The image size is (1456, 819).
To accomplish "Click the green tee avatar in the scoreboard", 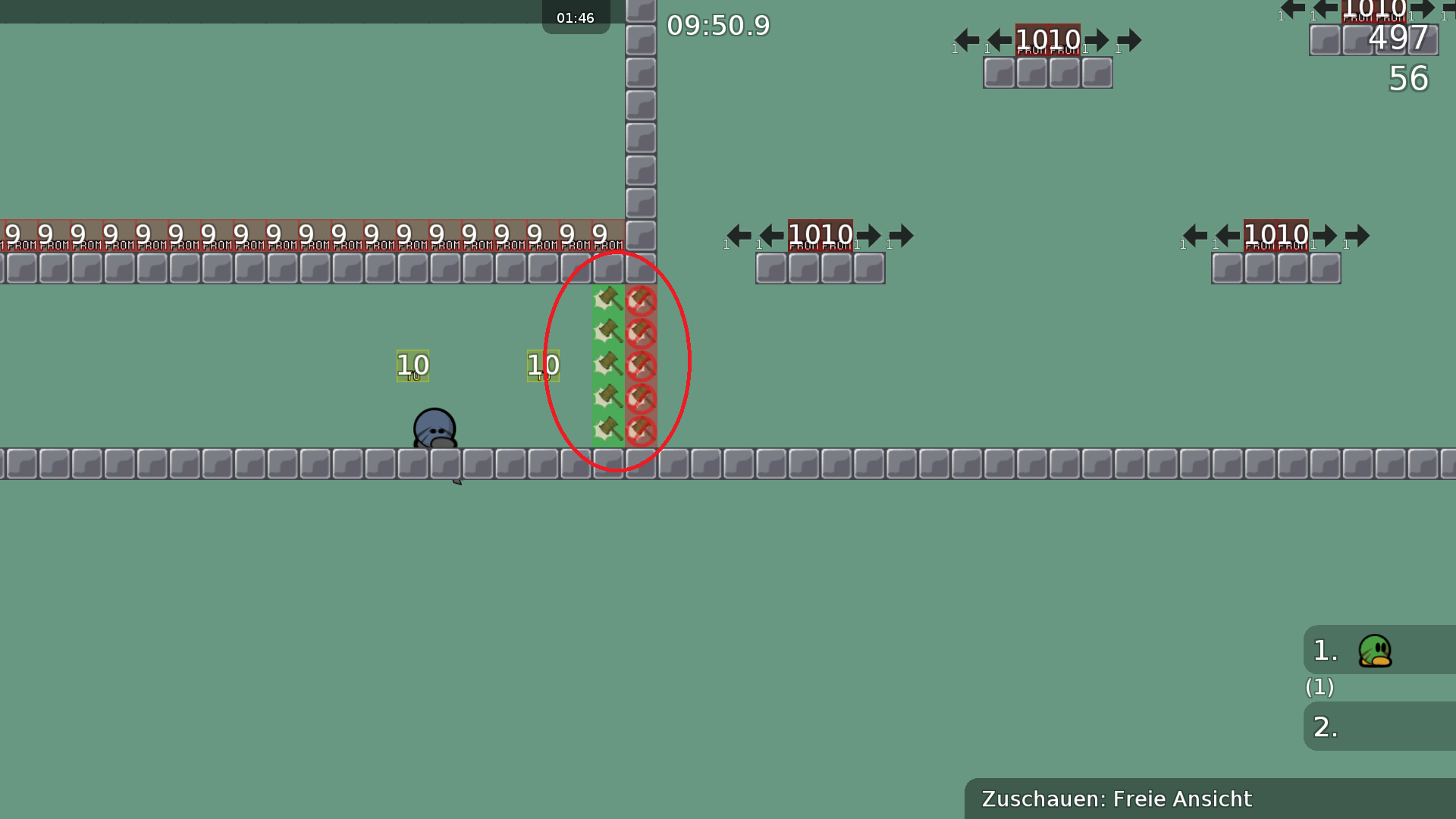I will point(1376,651).
